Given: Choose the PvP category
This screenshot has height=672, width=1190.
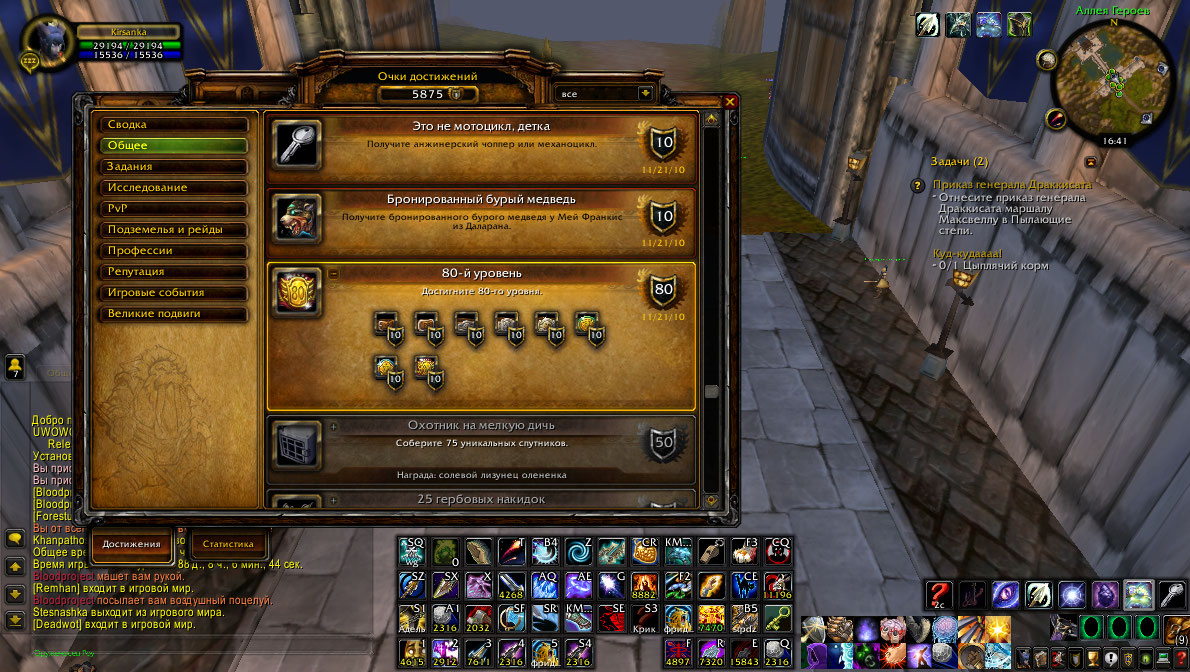Looking at the screenshot, I should pyautogui.click(x=172, y=209).
